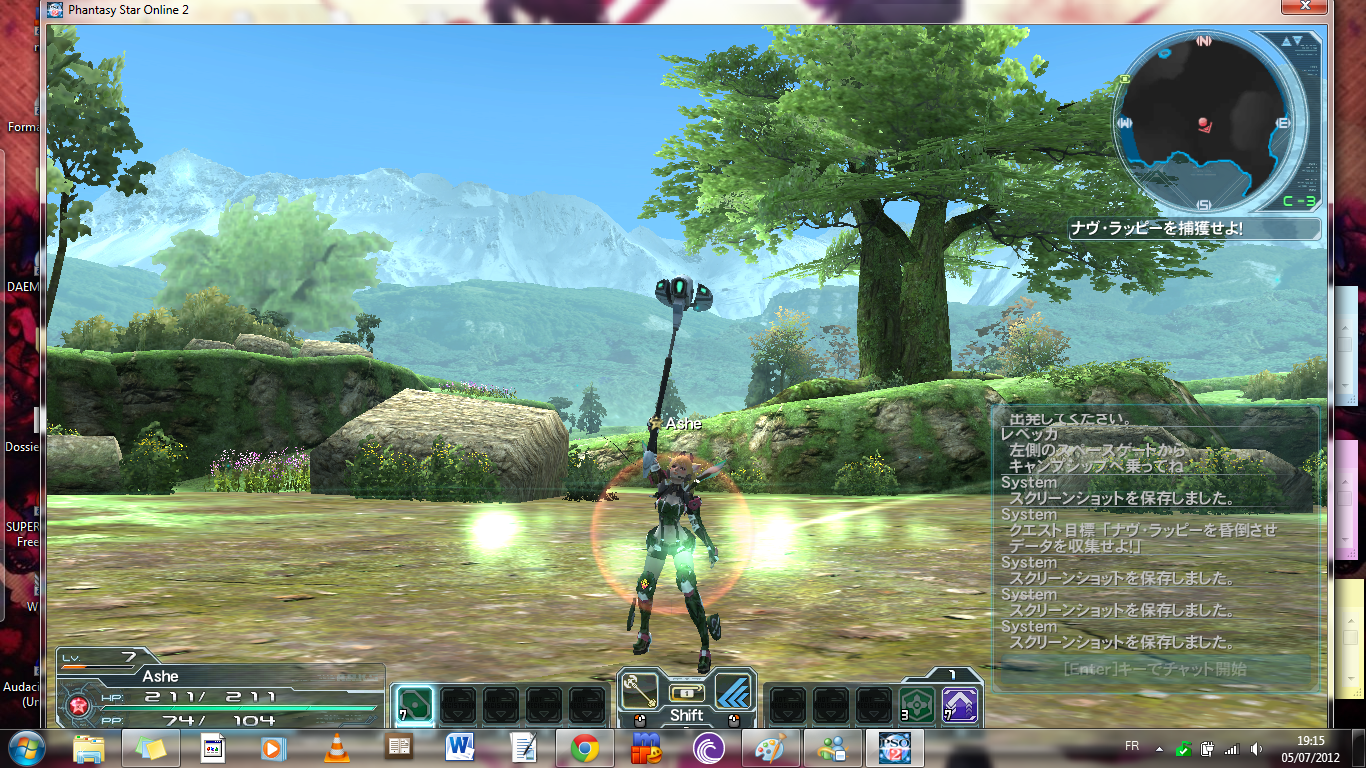
Task: Select the green item slot in the left palette
Action: pos(415,705)
